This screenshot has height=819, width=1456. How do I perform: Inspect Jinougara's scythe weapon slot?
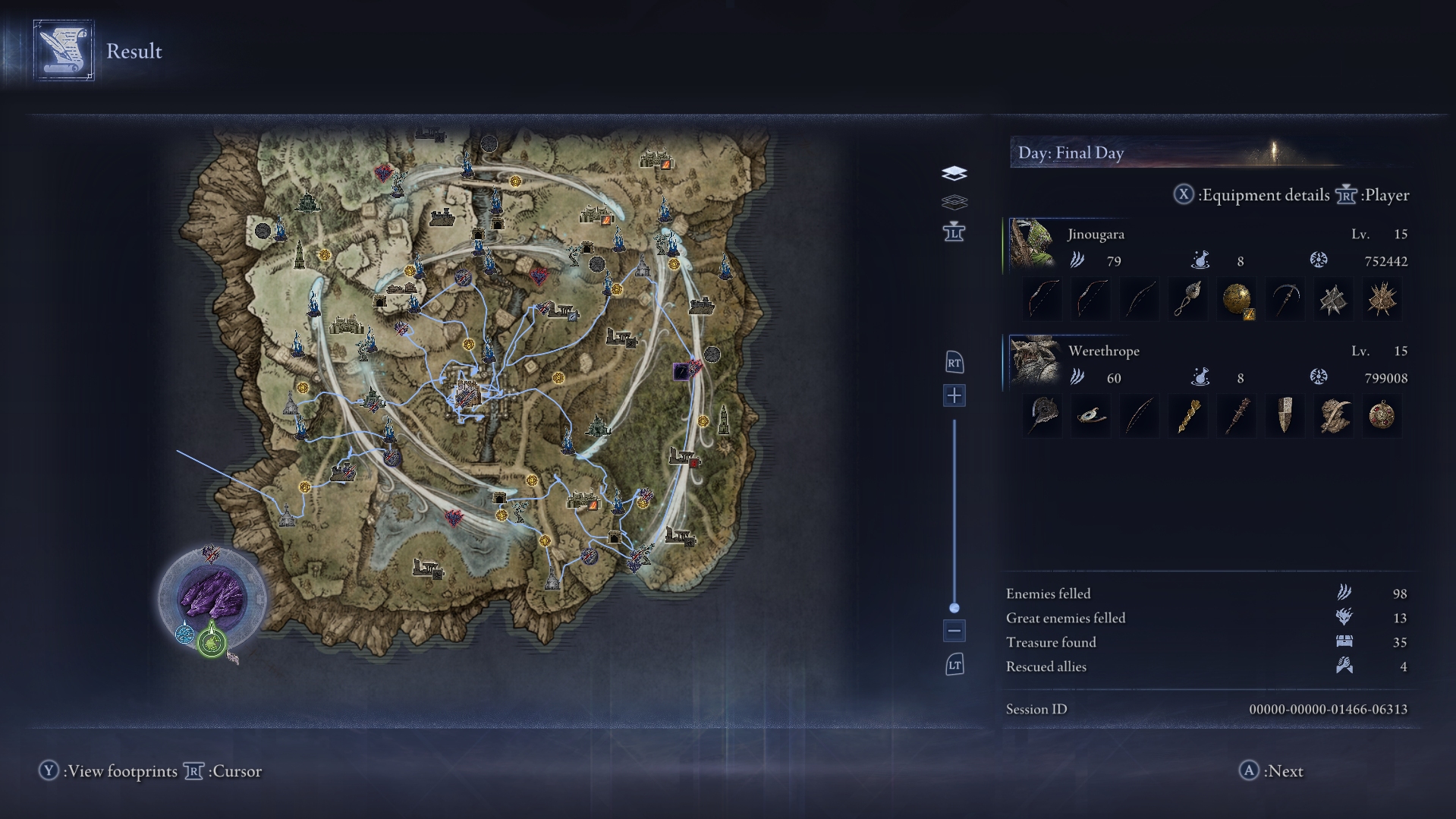pyautogui.click(x=1285, y=299)
